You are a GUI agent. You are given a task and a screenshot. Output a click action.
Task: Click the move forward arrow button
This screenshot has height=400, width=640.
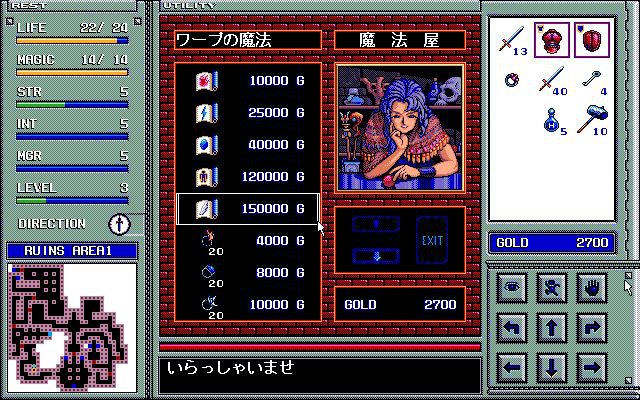(x=552, y=327)
